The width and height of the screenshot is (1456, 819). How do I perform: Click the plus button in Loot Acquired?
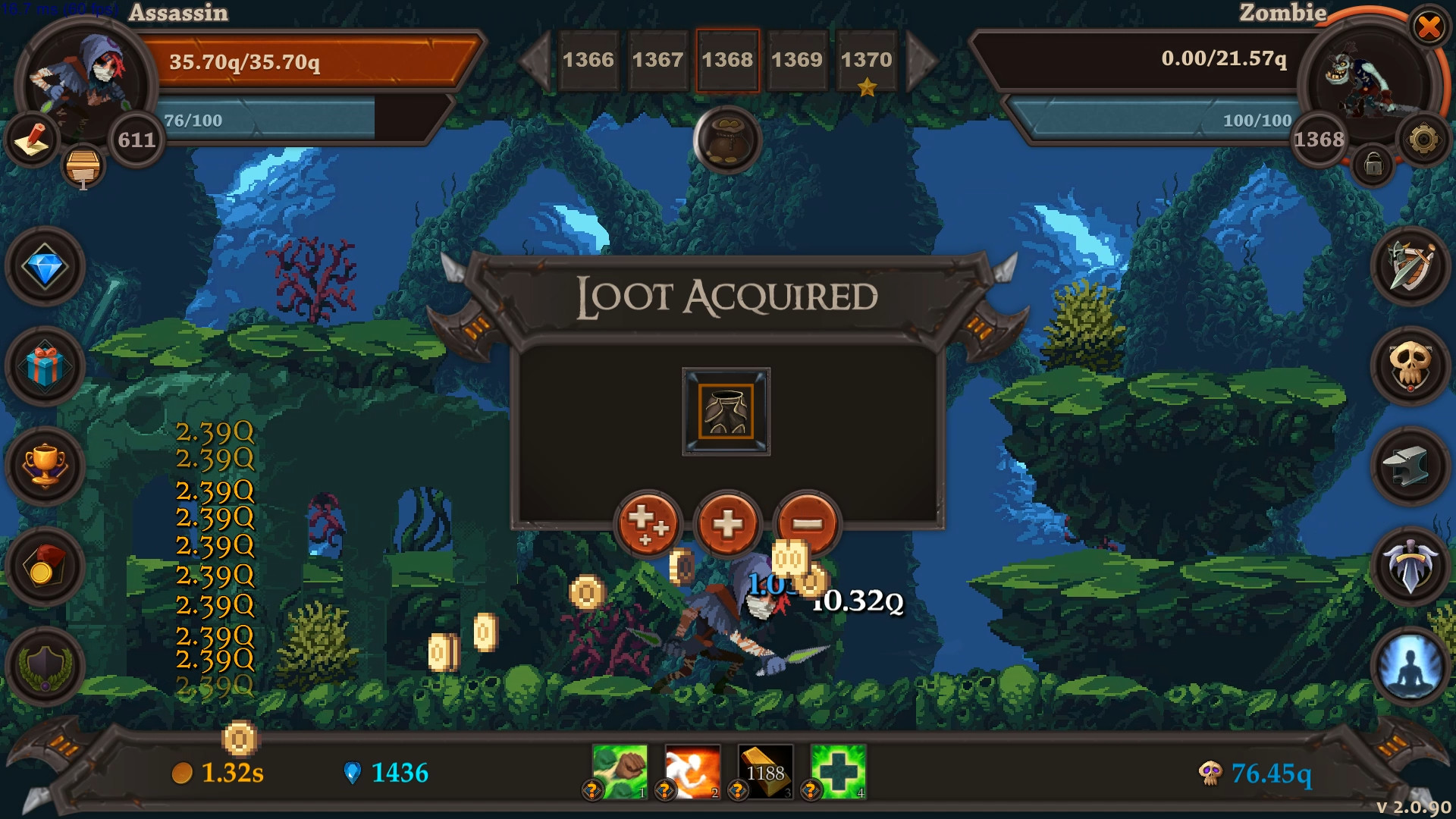coord(726,523)
